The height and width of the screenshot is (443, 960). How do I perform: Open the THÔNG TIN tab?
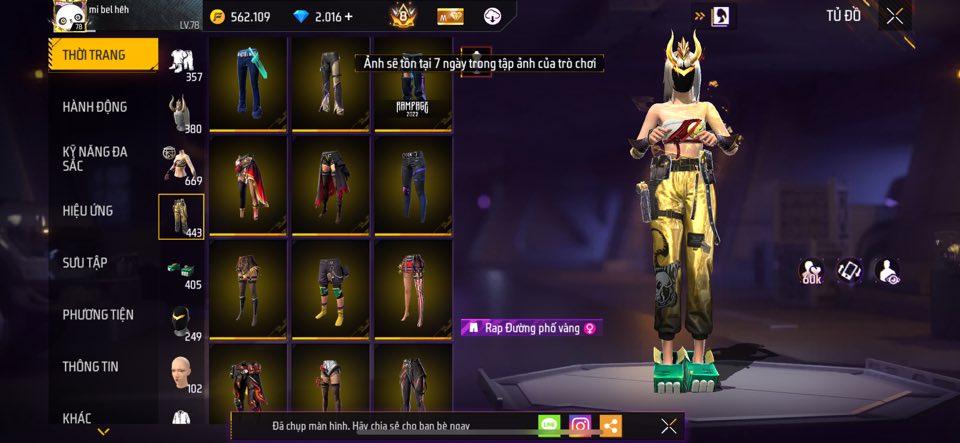(x=90, y=367)
